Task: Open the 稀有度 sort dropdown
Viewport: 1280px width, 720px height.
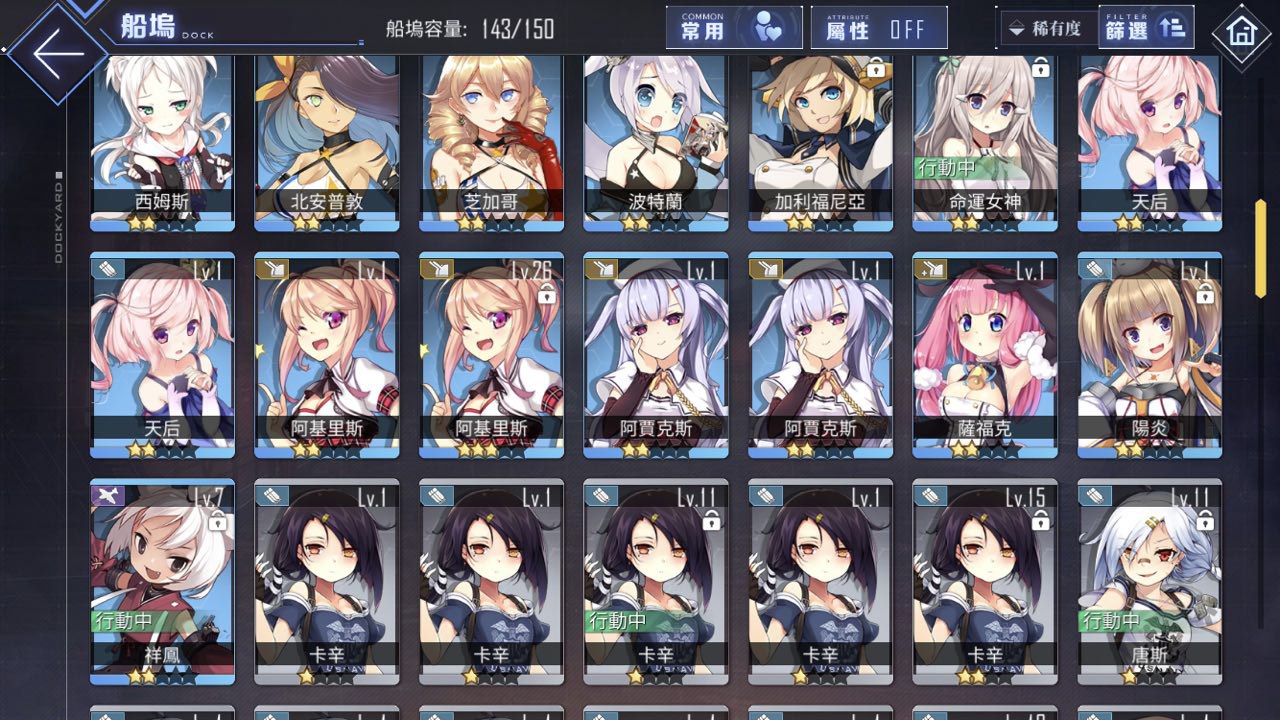Action: (1046, 28)
